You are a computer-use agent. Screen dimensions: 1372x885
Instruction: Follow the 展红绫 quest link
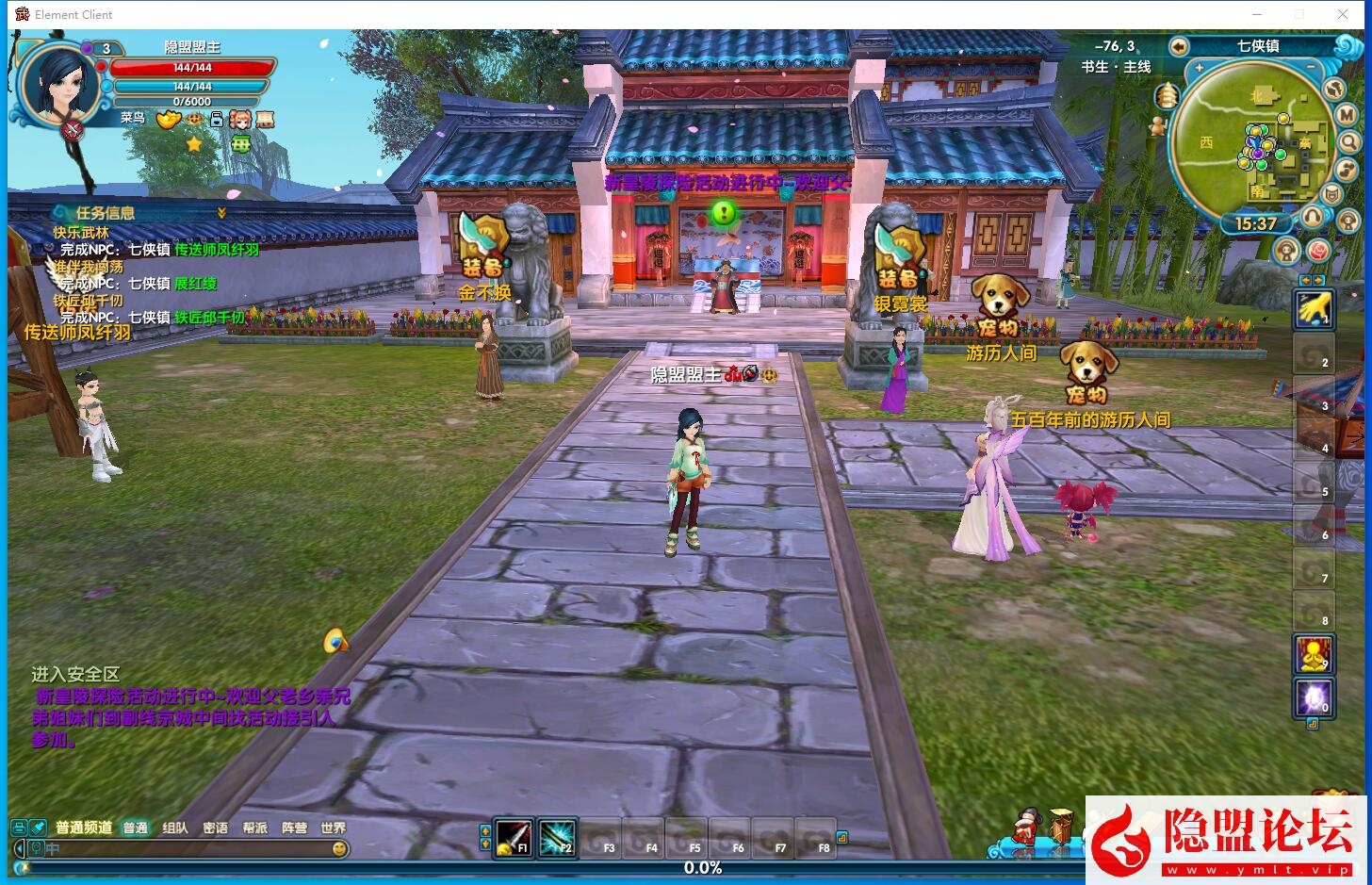196,284
